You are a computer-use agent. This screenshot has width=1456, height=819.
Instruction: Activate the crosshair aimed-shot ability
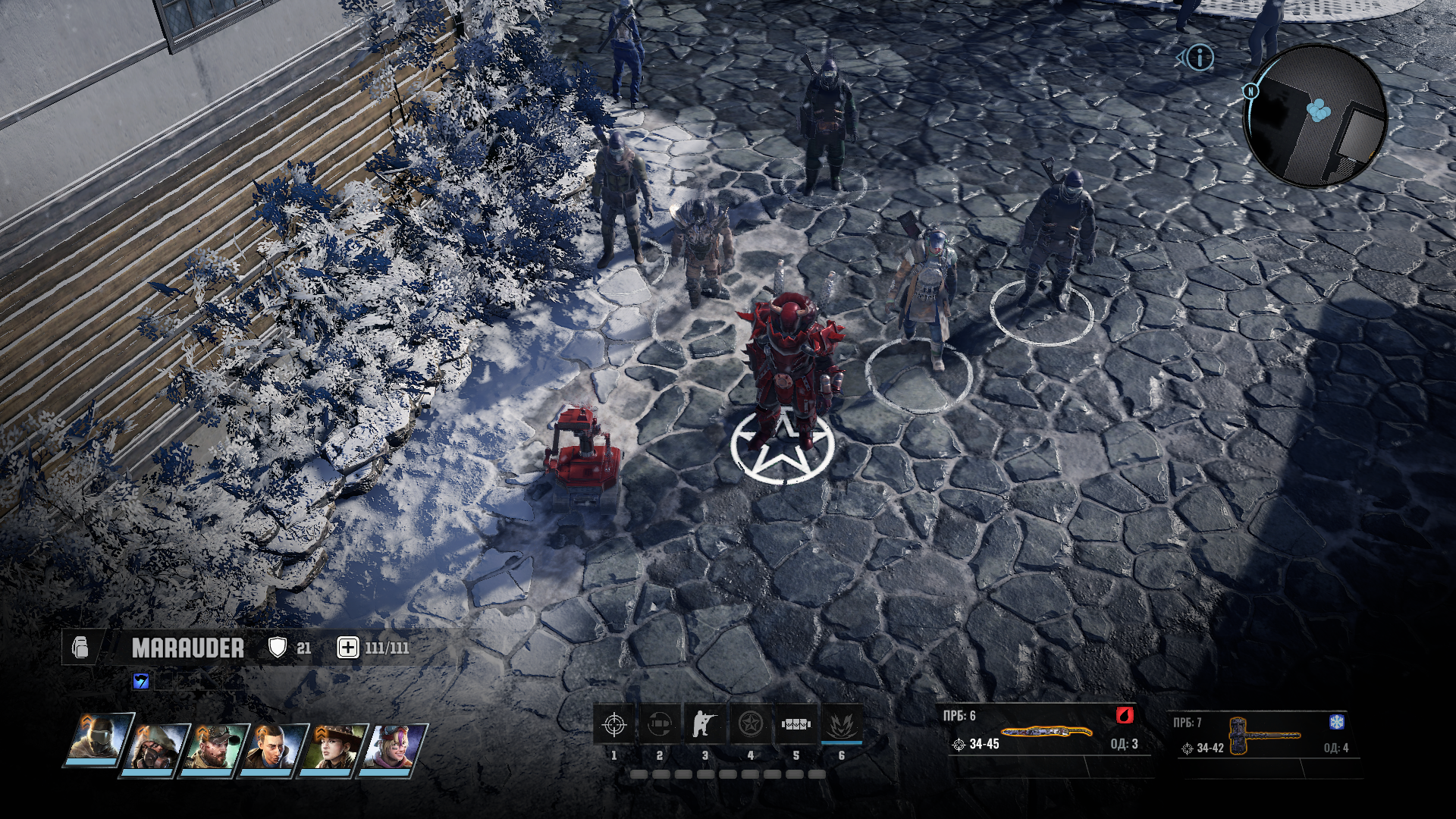(x=614, y=725)
